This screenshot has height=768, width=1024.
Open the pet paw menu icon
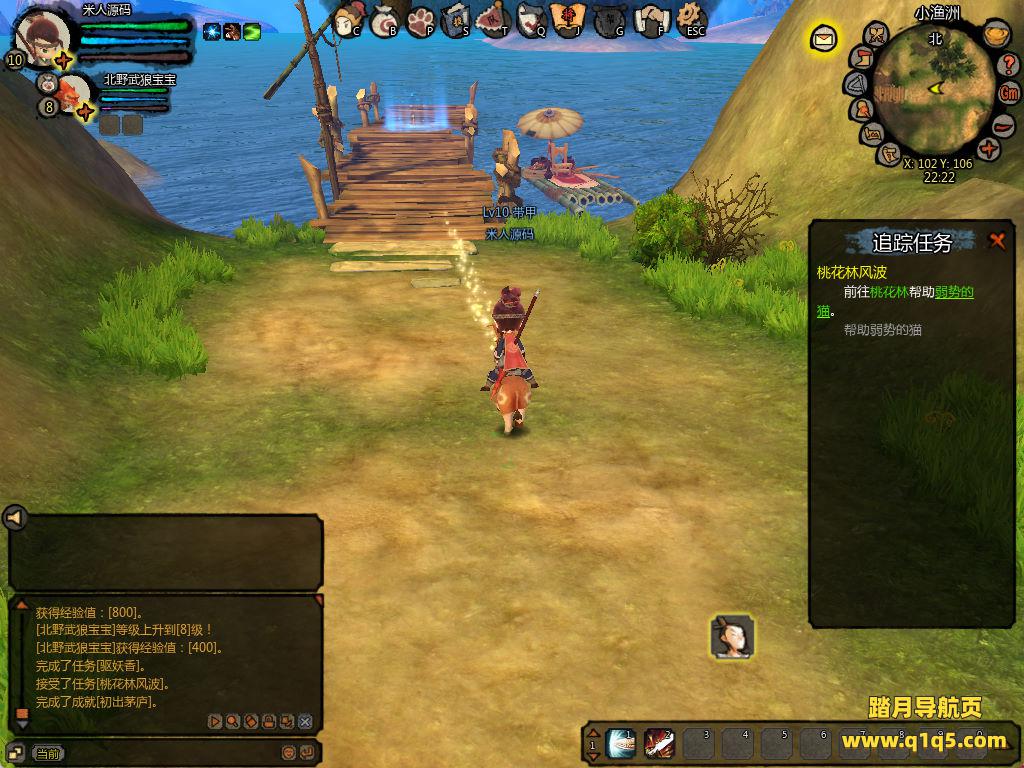[421, 20]
